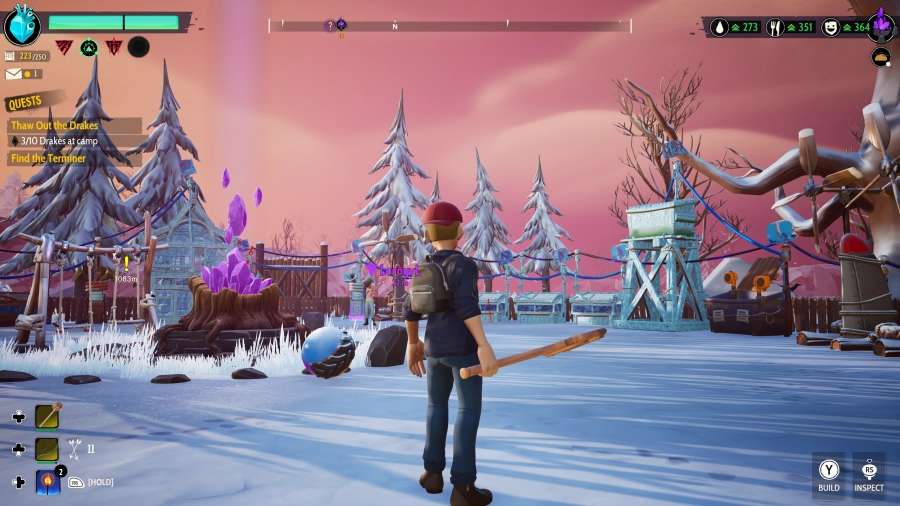
Task: Select the torch item slot
Action: pyautogui.click(x=47, y=482)
